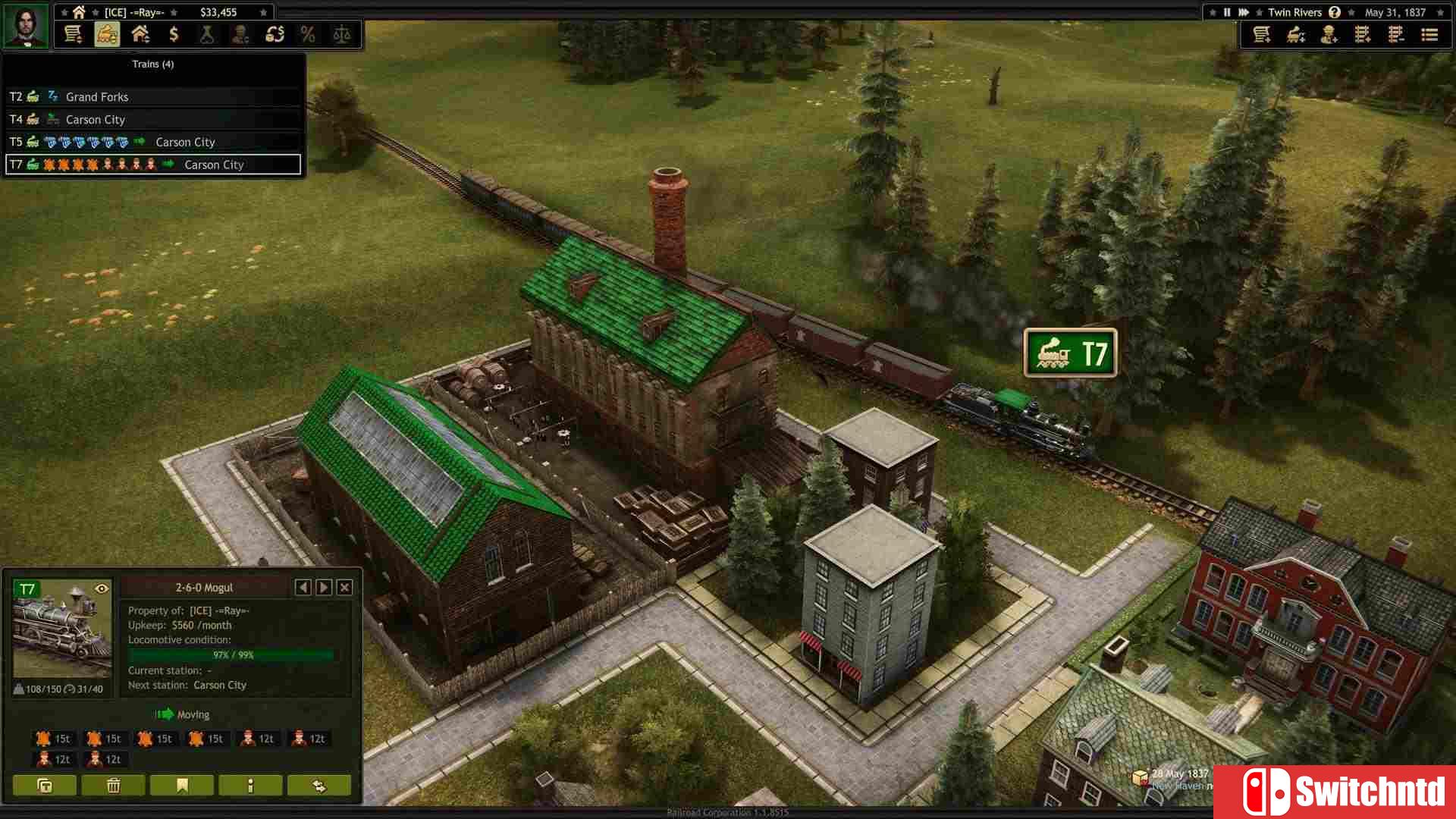Delete train T7 with the trash icon
Image resolution: width=1456 pixels, height=819 pixels.
(x=112, y=786)
